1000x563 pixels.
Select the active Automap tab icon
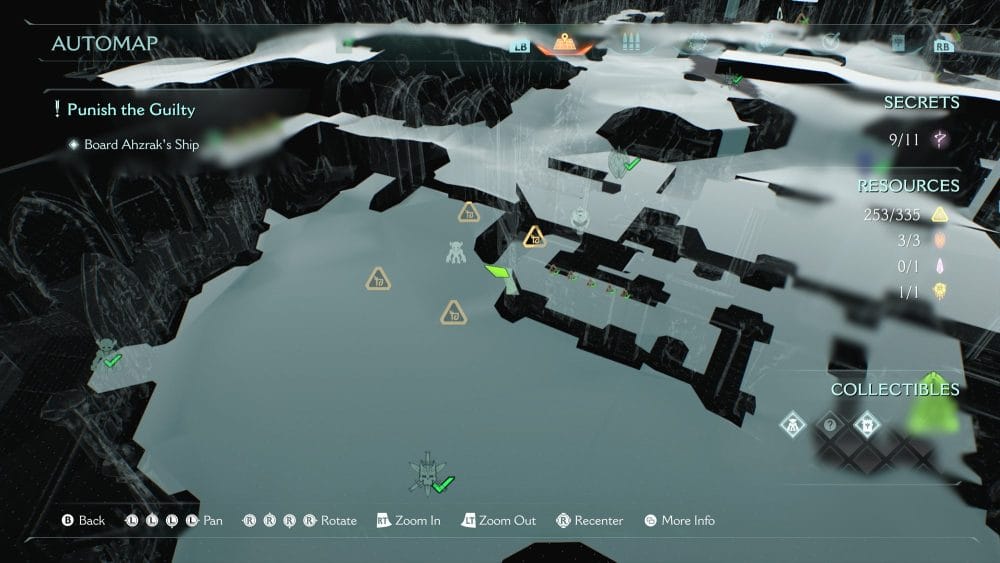click(x=566, y=44)
